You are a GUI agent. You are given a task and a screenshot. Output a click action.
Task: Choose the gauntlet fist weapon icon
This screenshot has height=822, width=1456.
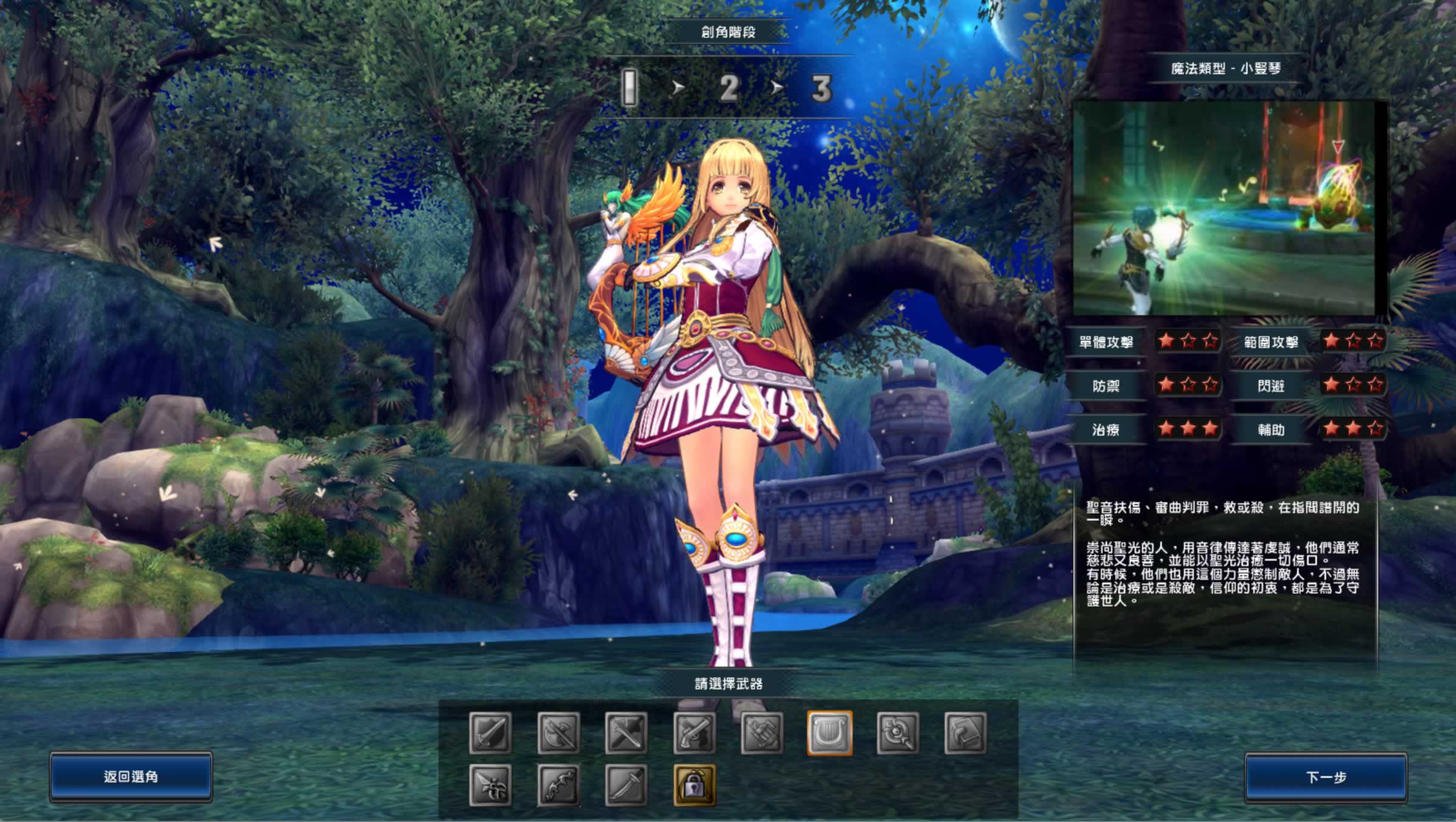[762, 733]
